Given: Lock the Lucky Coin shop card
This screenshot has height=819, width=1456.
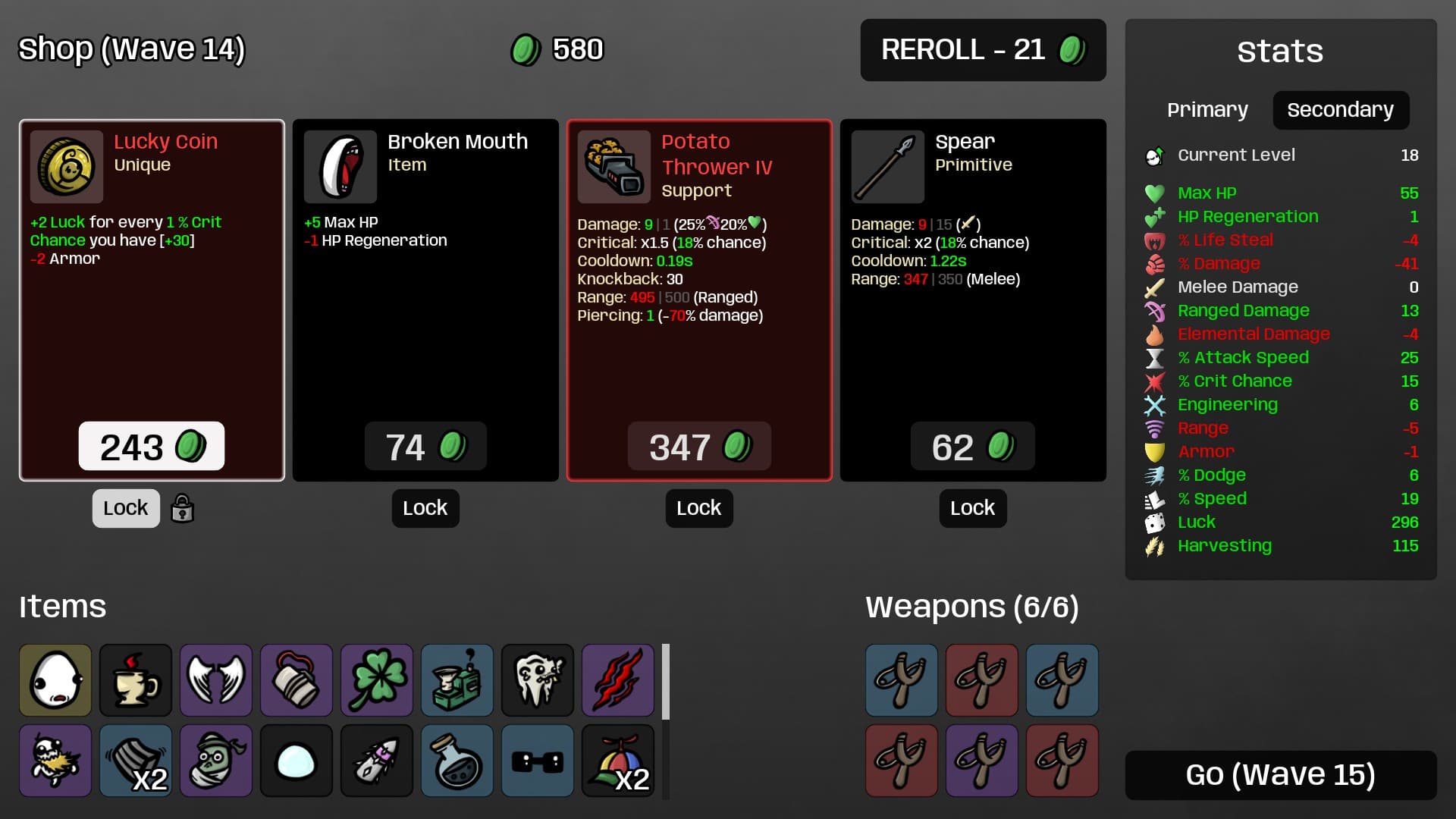Looking at the screenshot, I should (126, 508).
